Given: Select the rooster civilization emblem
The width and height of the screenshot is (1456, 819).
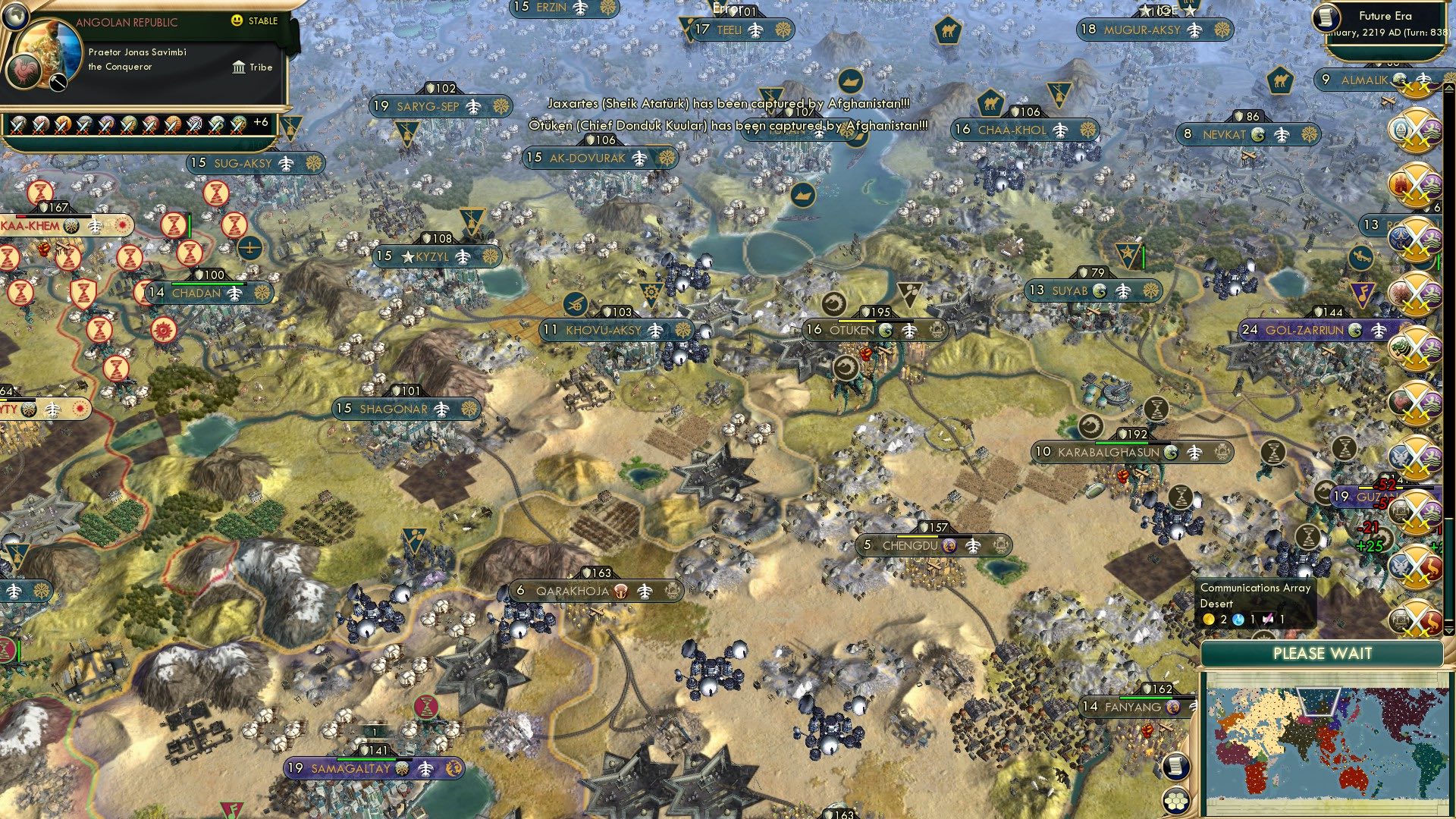Looking at the screenshot, I should 24,73.
